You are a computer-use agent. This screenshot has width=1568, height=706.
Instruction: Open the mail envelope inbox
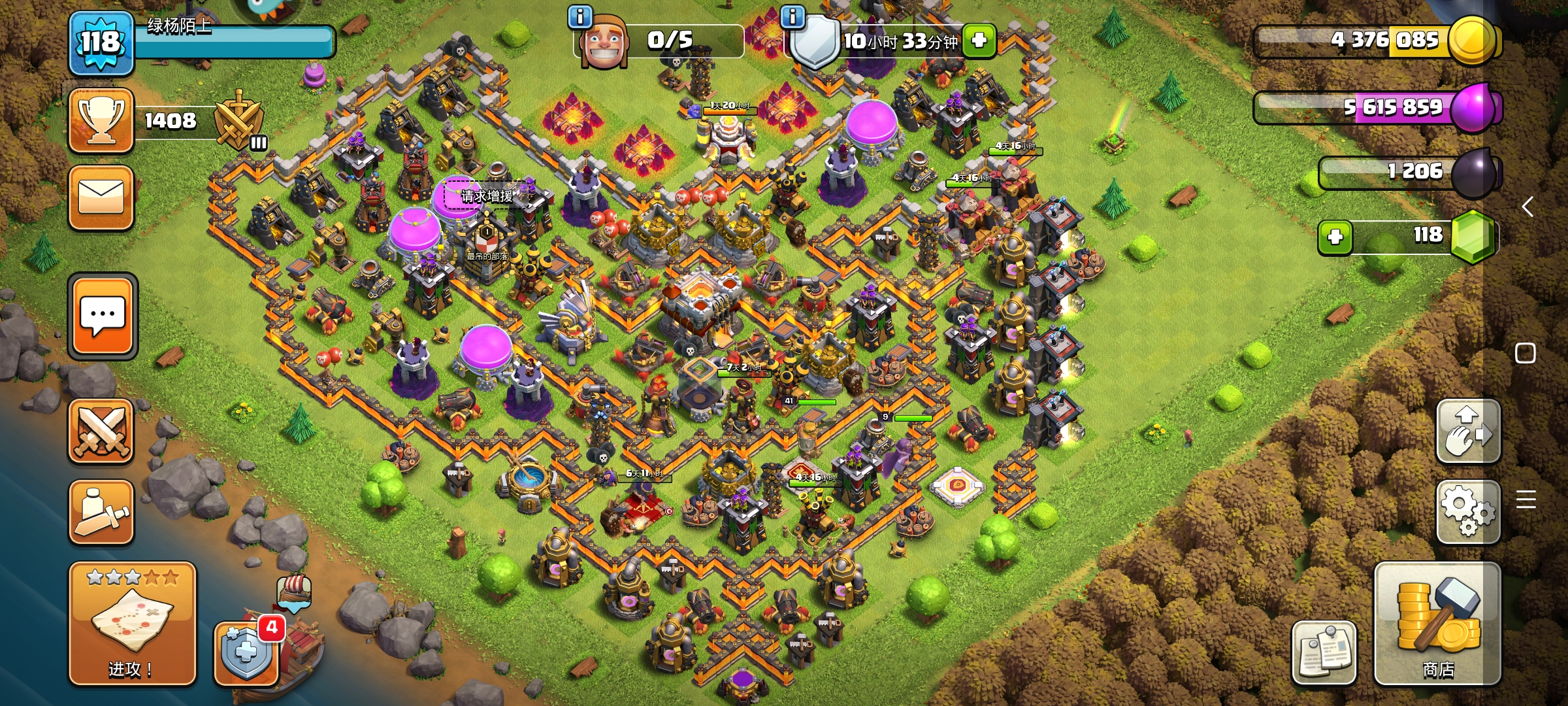(101, 197)
